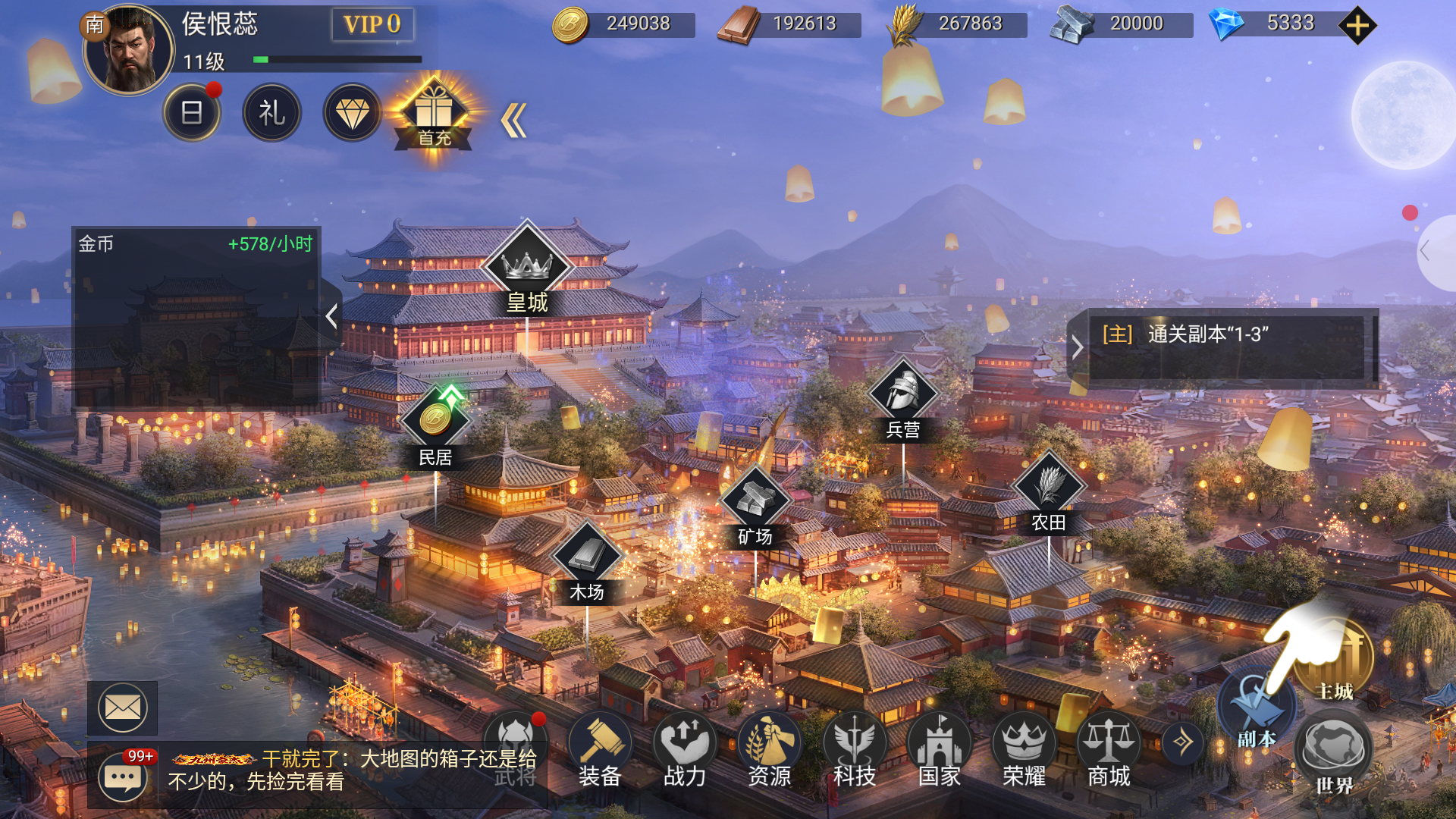Image resolution: width=1456 pixels, height=819 pixels.
Task: Collapse the top icon row arrow
Action: point(514,121)
